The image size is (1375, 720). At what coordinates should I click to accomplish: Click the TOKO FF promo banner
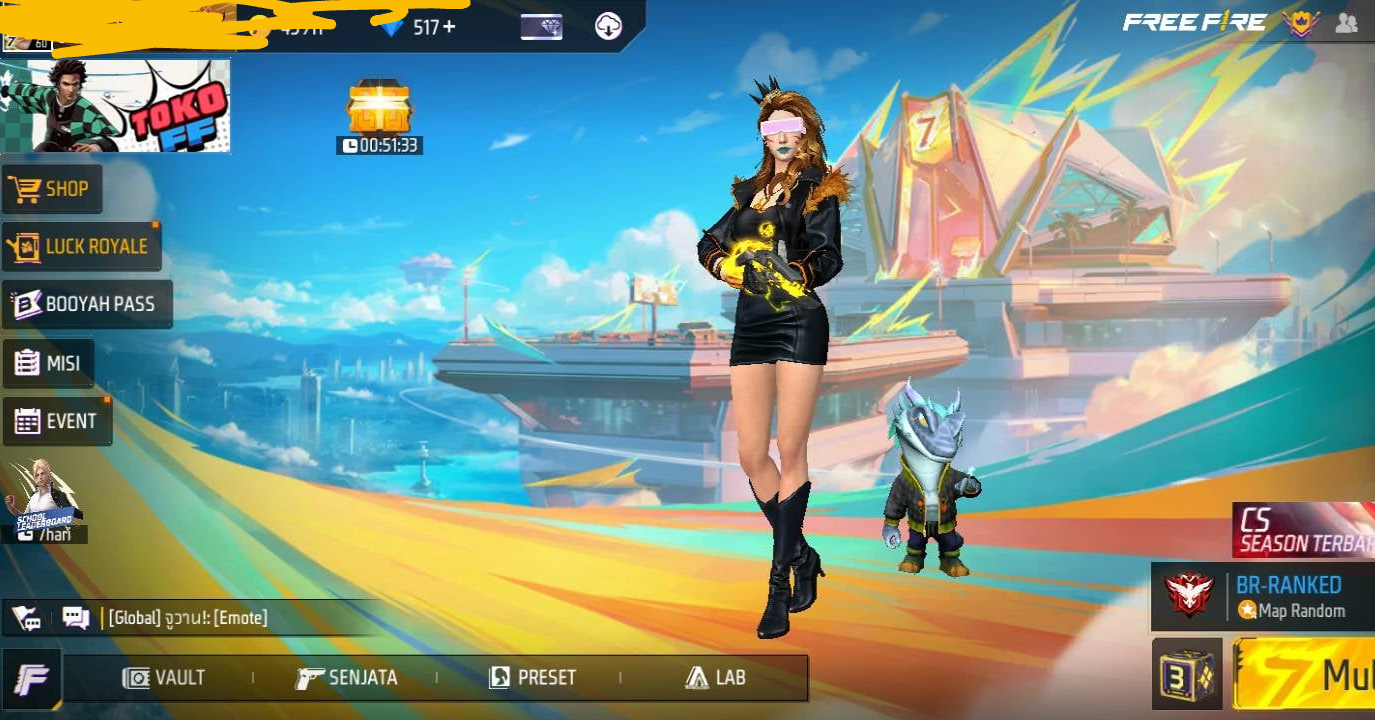(115, 106)
